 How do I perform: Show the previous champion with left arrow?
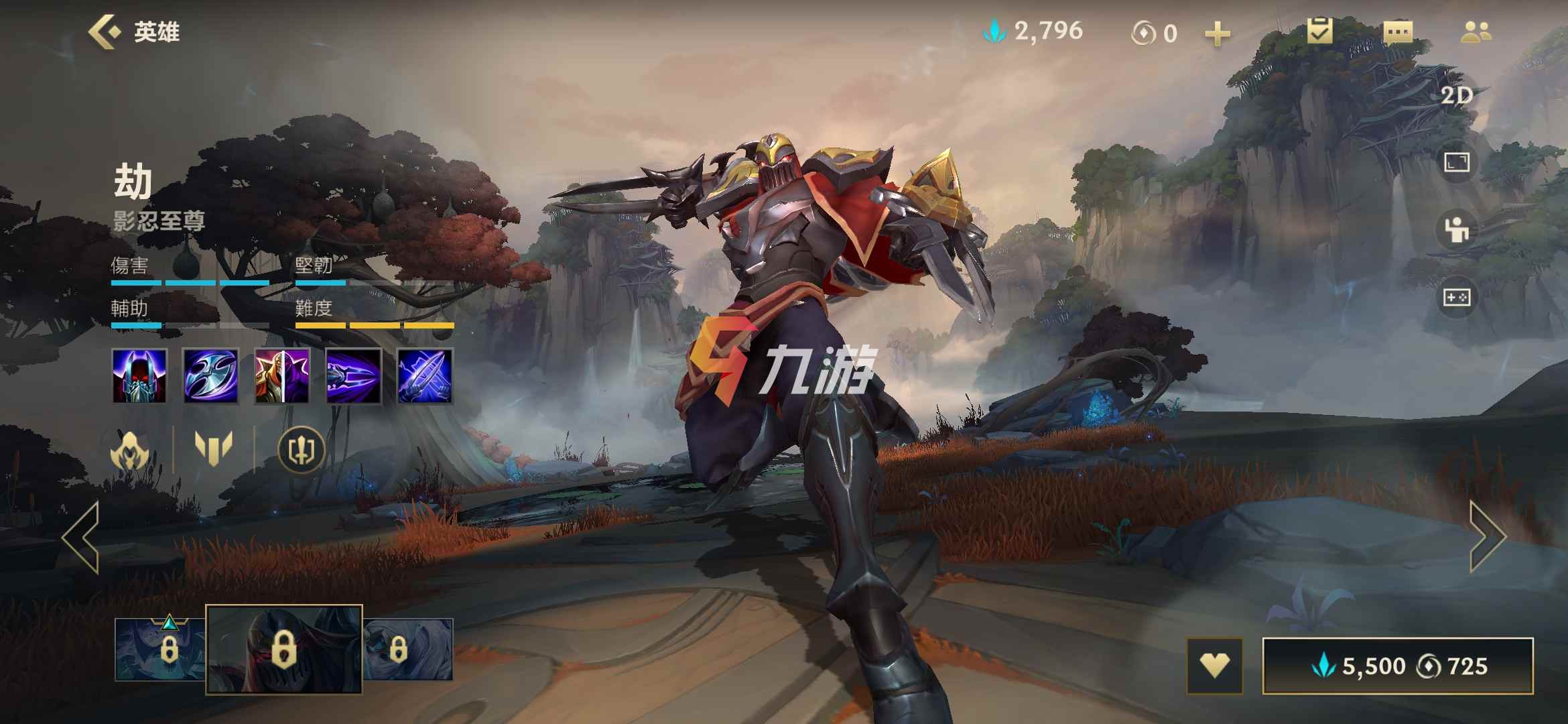tap(81, 536)
